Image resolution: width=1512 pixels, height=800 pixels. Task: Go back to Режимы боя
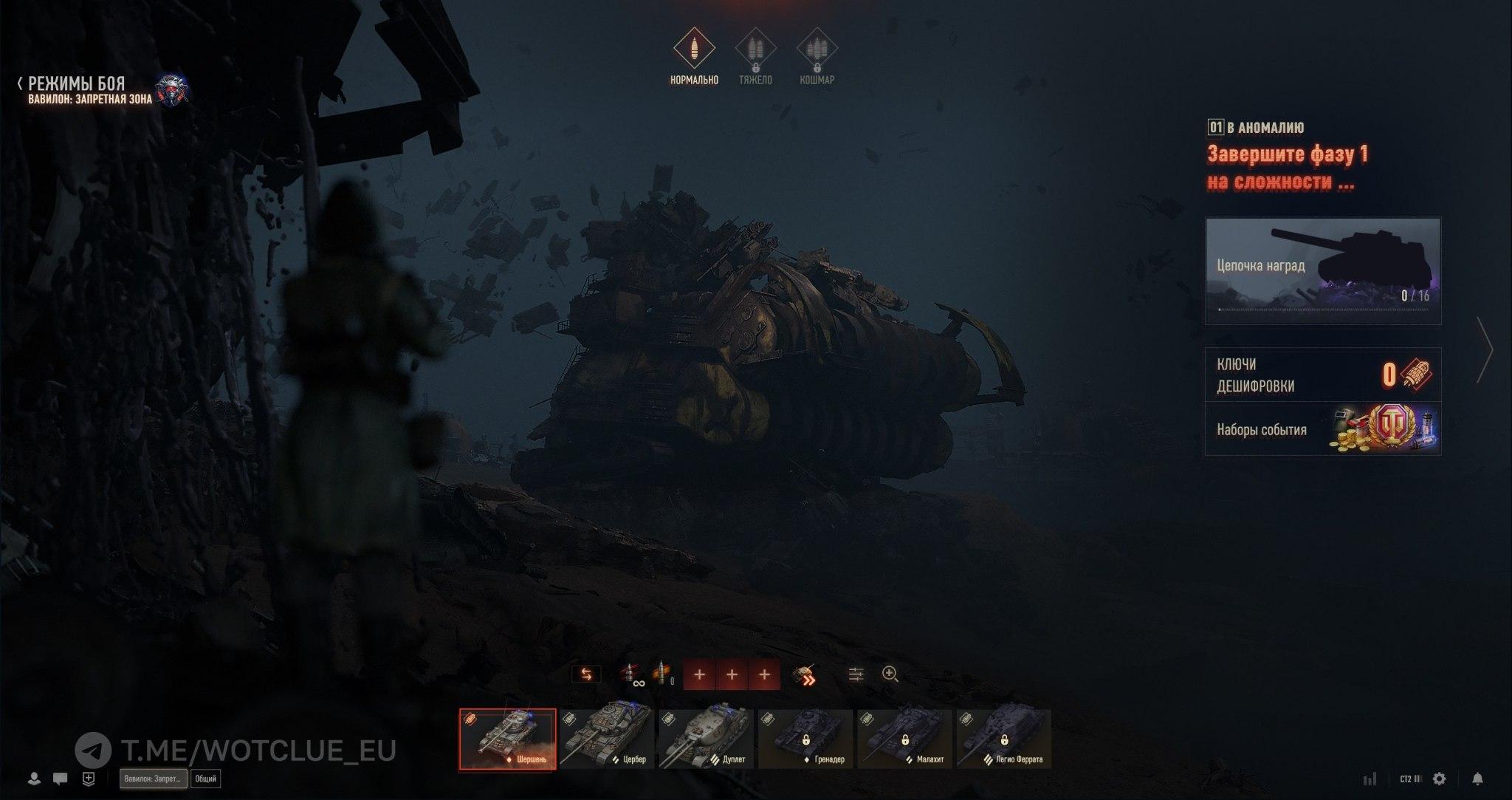(x=72, y=83)
